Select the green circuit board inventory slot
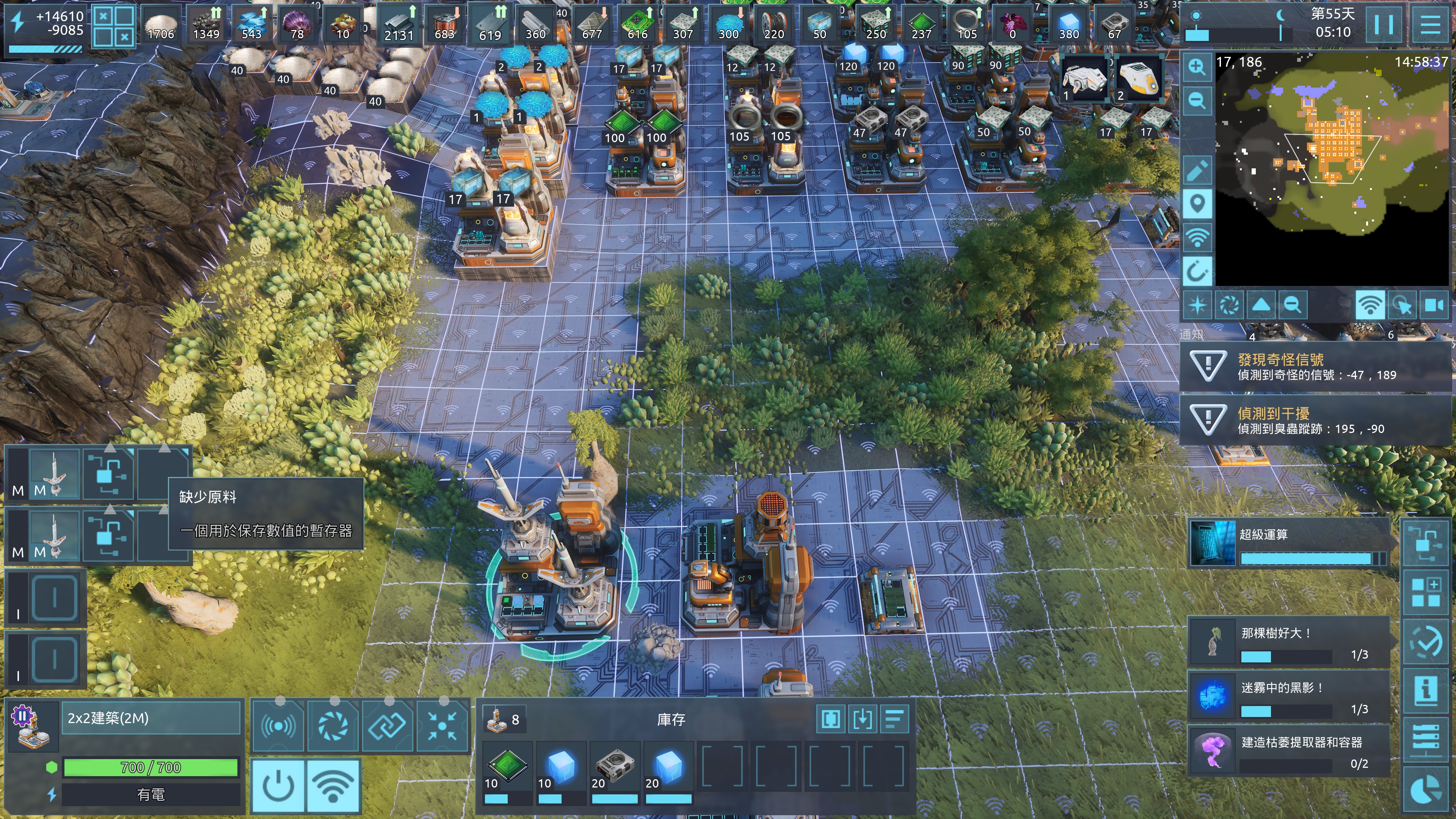 pos(507,772)
